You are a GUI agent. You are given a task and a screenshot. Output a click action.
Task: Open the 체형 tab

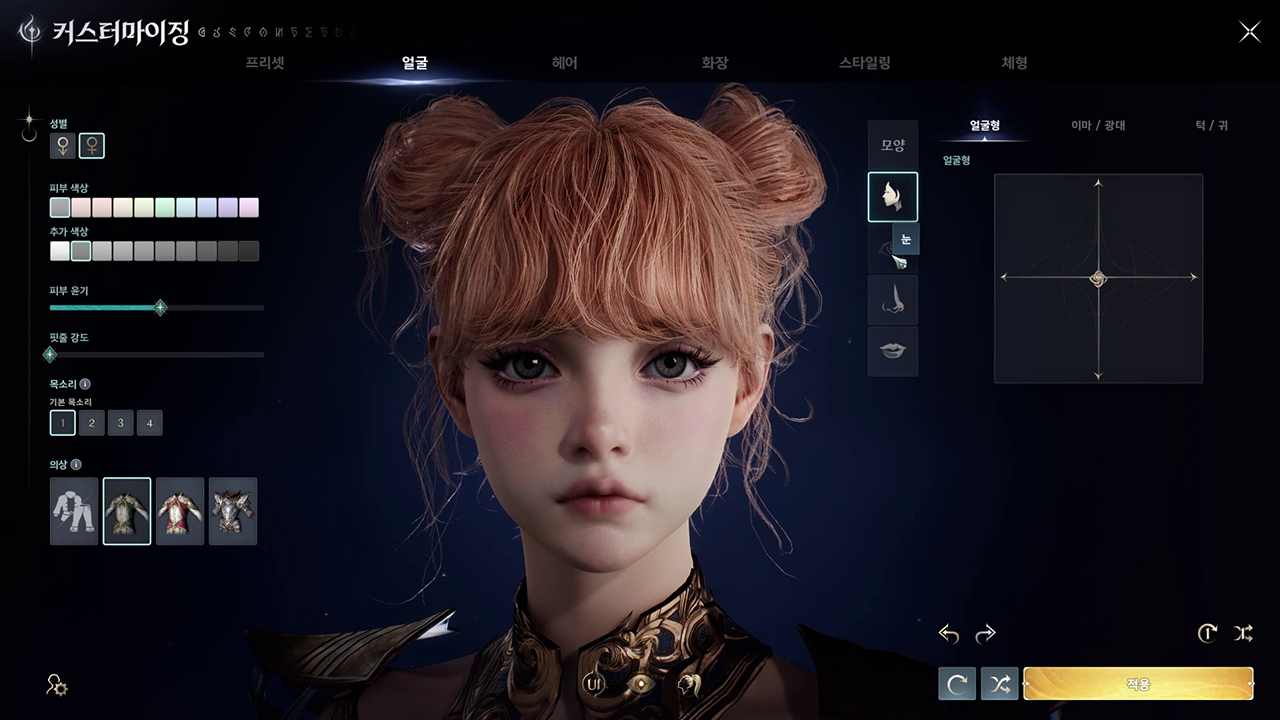[x=1014, y=63]
